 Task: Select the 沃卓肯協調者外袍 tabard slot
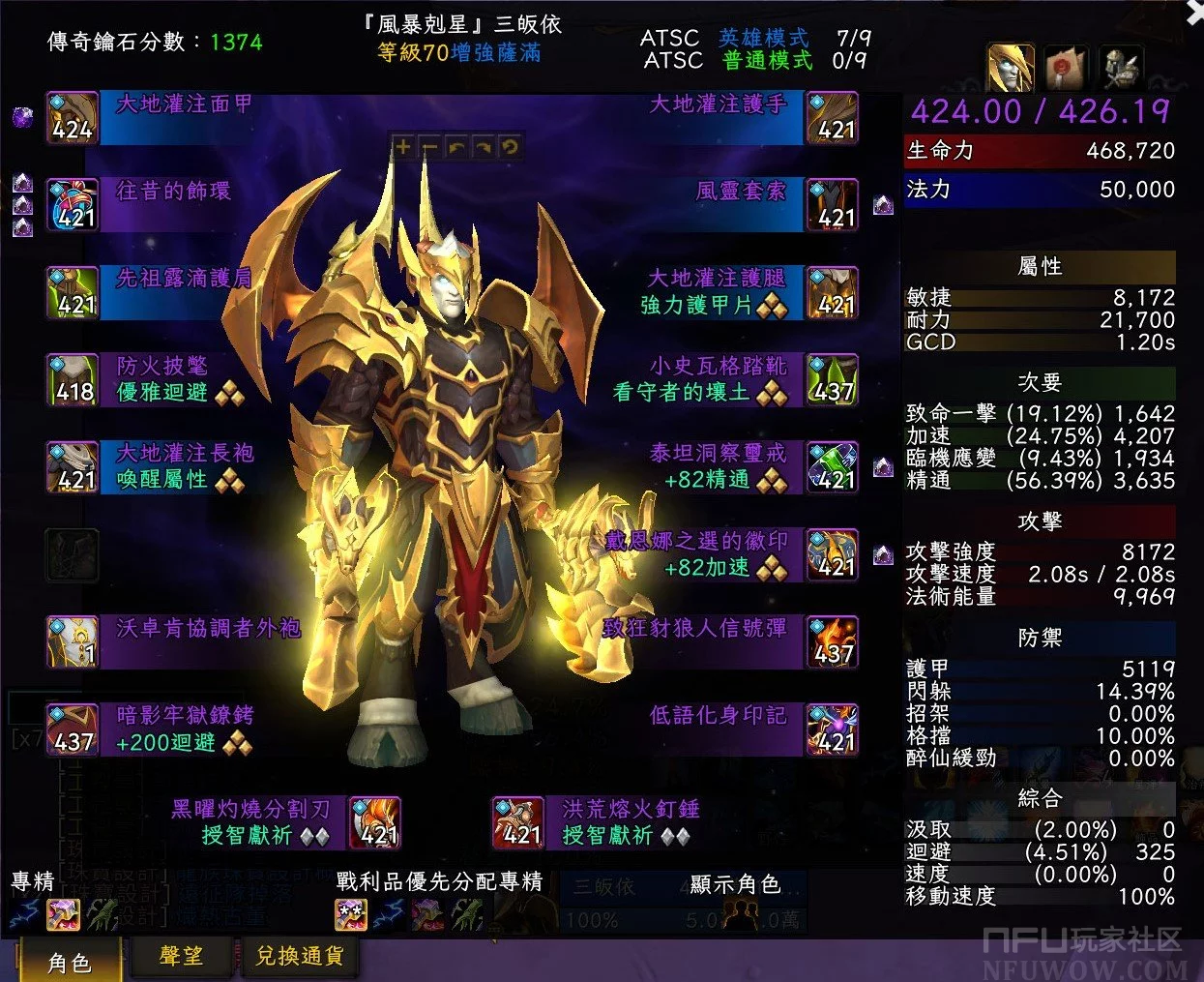tap(73, 642)
